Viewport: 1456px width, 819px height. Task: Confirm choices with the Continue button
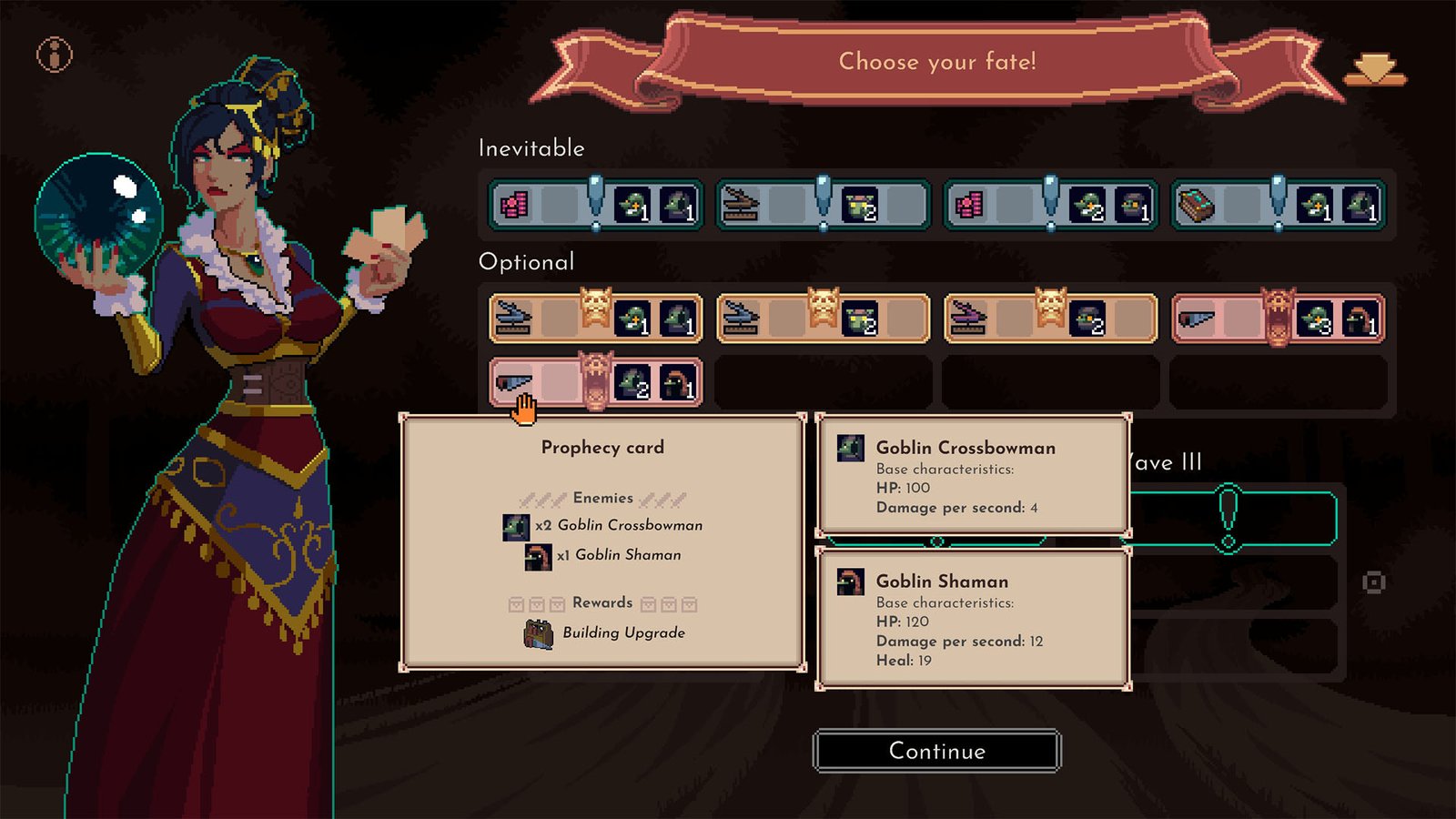(936, 751)
